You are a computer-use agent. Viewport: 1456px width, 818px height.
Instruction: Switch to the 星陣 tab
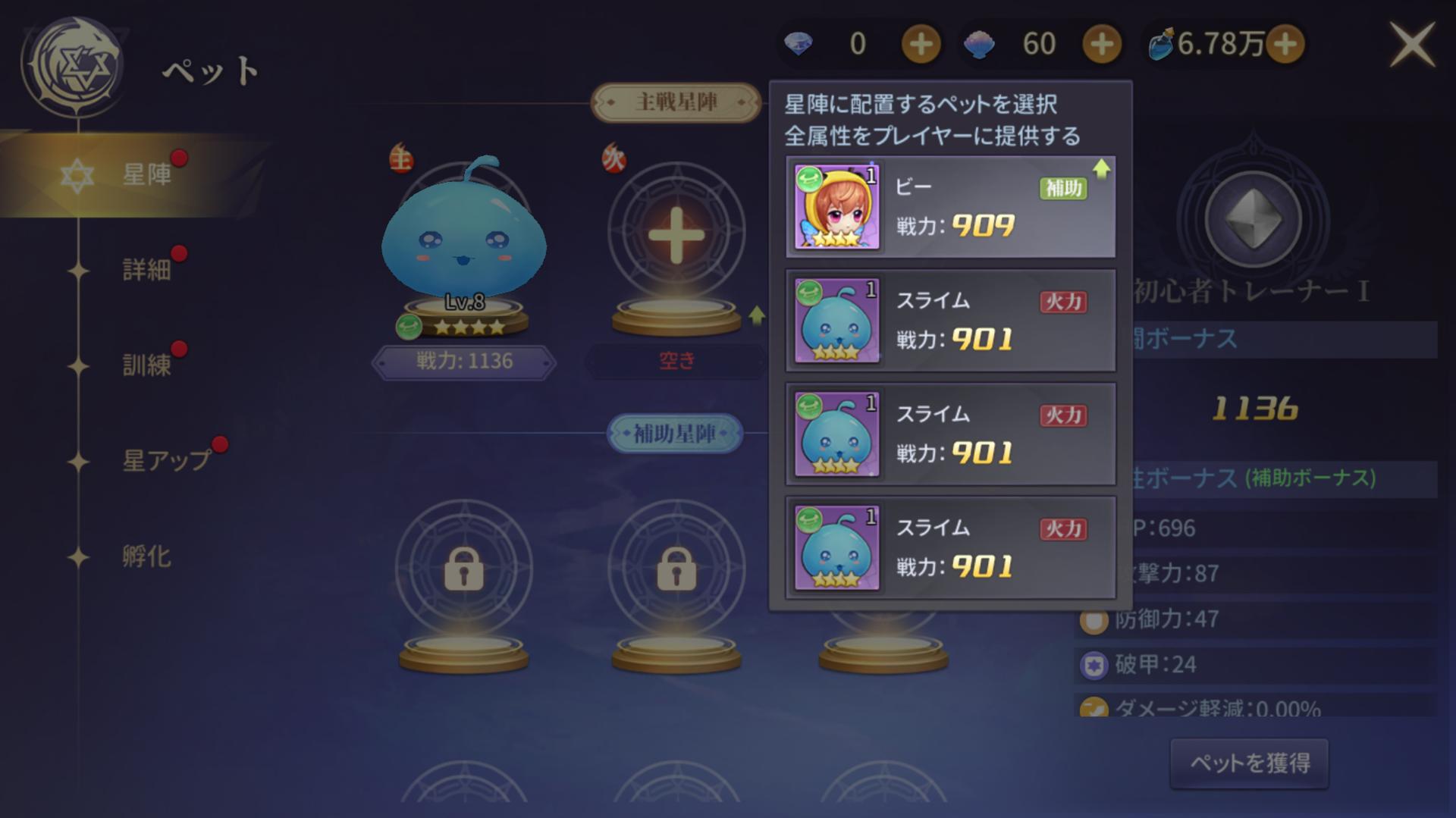coord(146,175)
